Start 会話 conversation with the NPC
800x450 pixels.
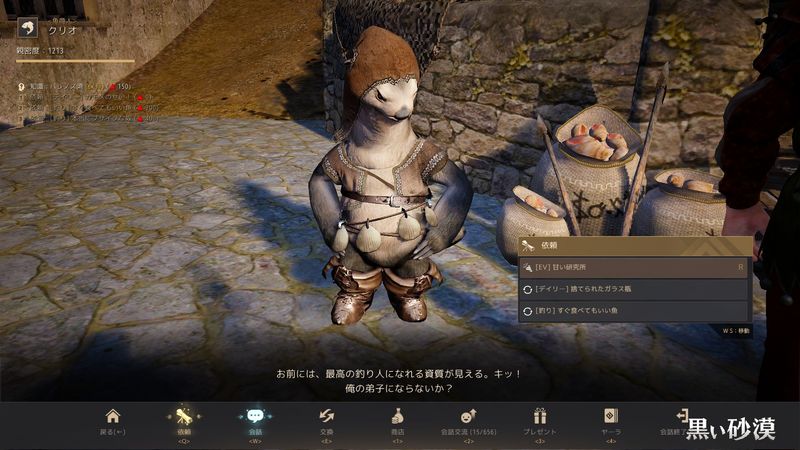255,421
